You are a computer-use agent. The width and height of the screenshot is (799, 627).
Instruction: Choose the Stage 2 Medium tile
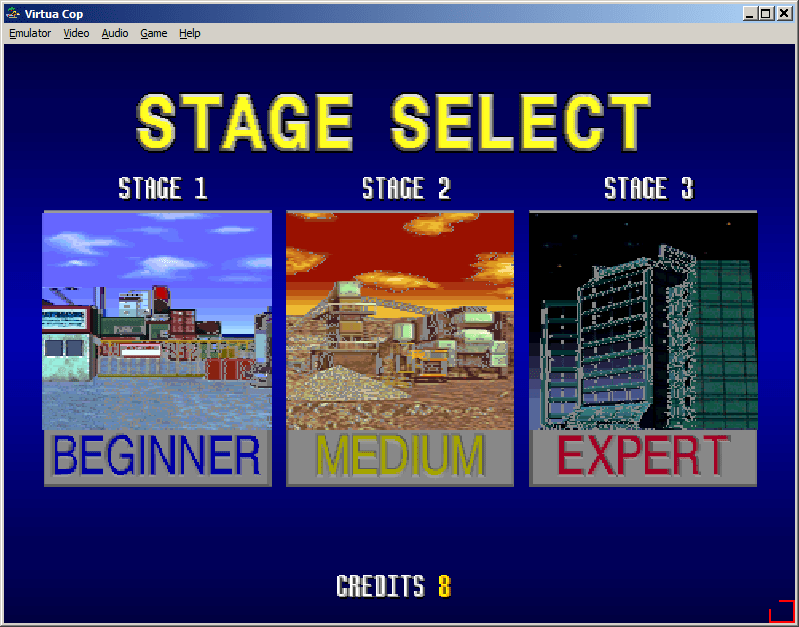[x=400, y=348]
